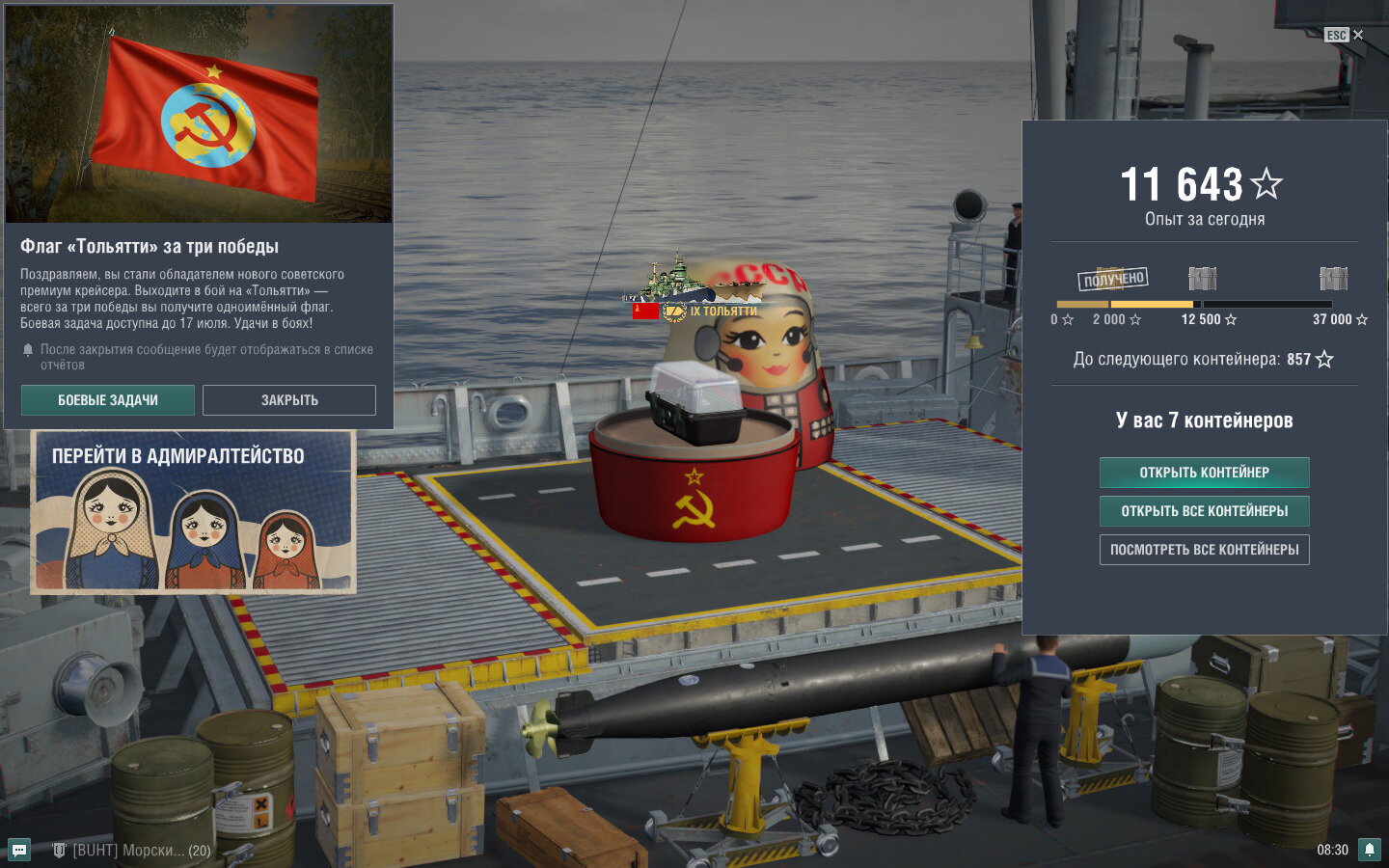Open the Боевые задачи screen
1389x868 pixels.
108,400
